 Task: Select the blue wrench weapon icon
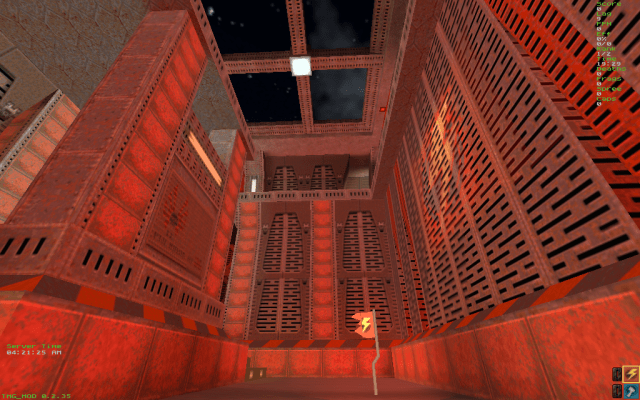631,389
